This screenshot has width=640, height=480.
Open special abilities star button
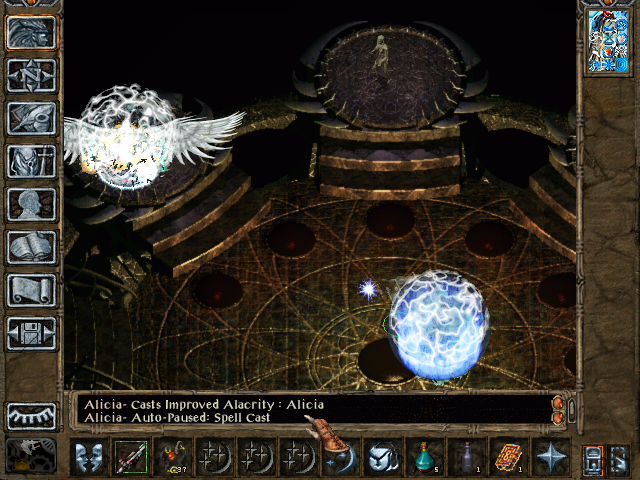click(x=551, y=457)
